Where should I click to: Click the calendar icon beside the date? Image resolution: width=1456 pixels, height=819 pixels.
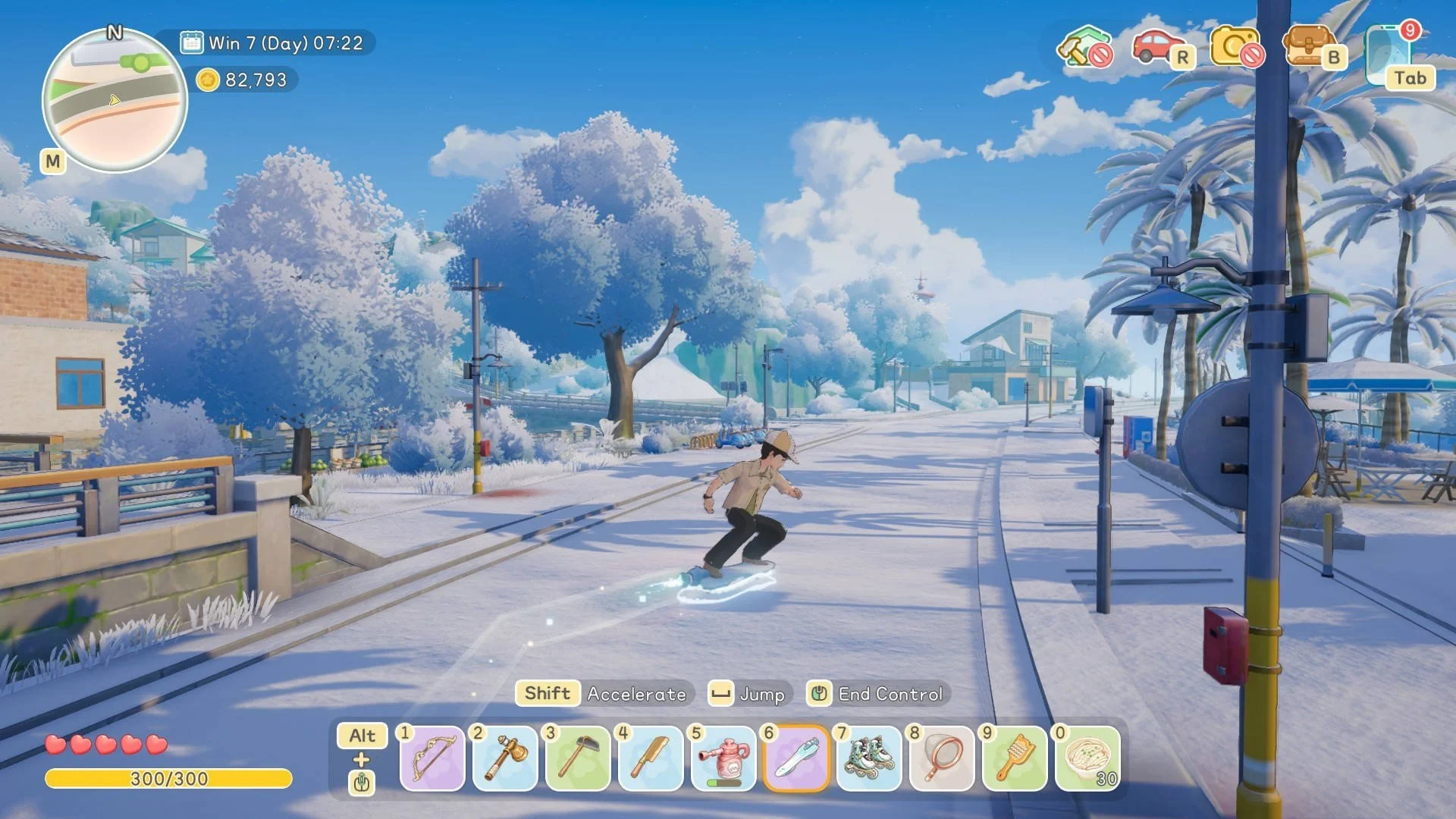[192, 42]
